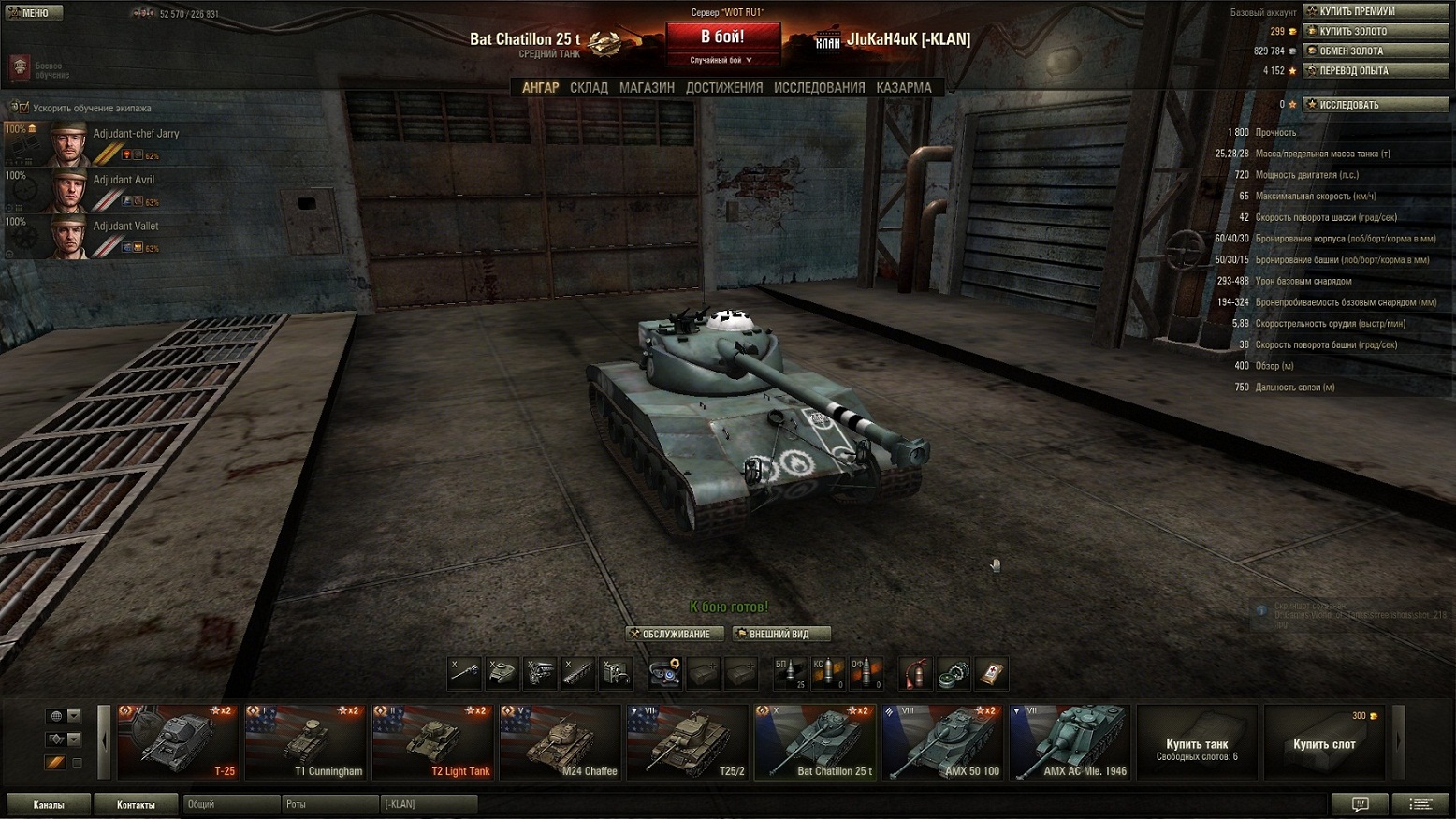Open the ОБМЕН ЗОЛОТА button
This screenshot has width=1456, height=819.
click(1376, 51)
